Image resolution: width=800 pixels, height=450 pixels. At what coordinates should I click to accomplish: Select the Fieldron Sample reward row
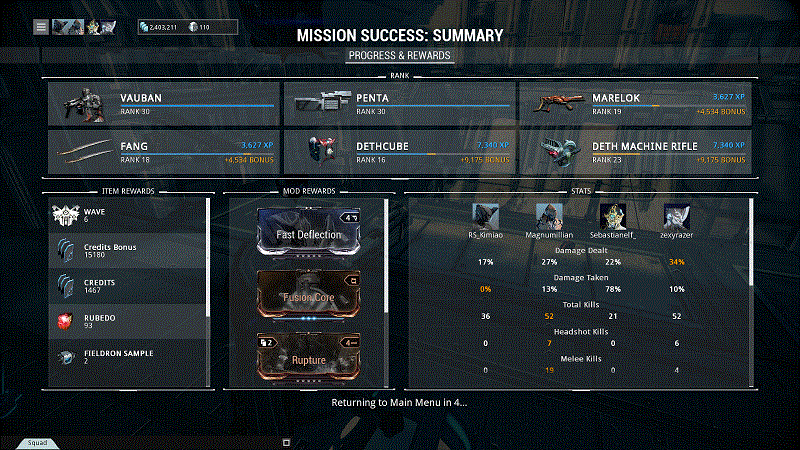[x=128, y=357]
